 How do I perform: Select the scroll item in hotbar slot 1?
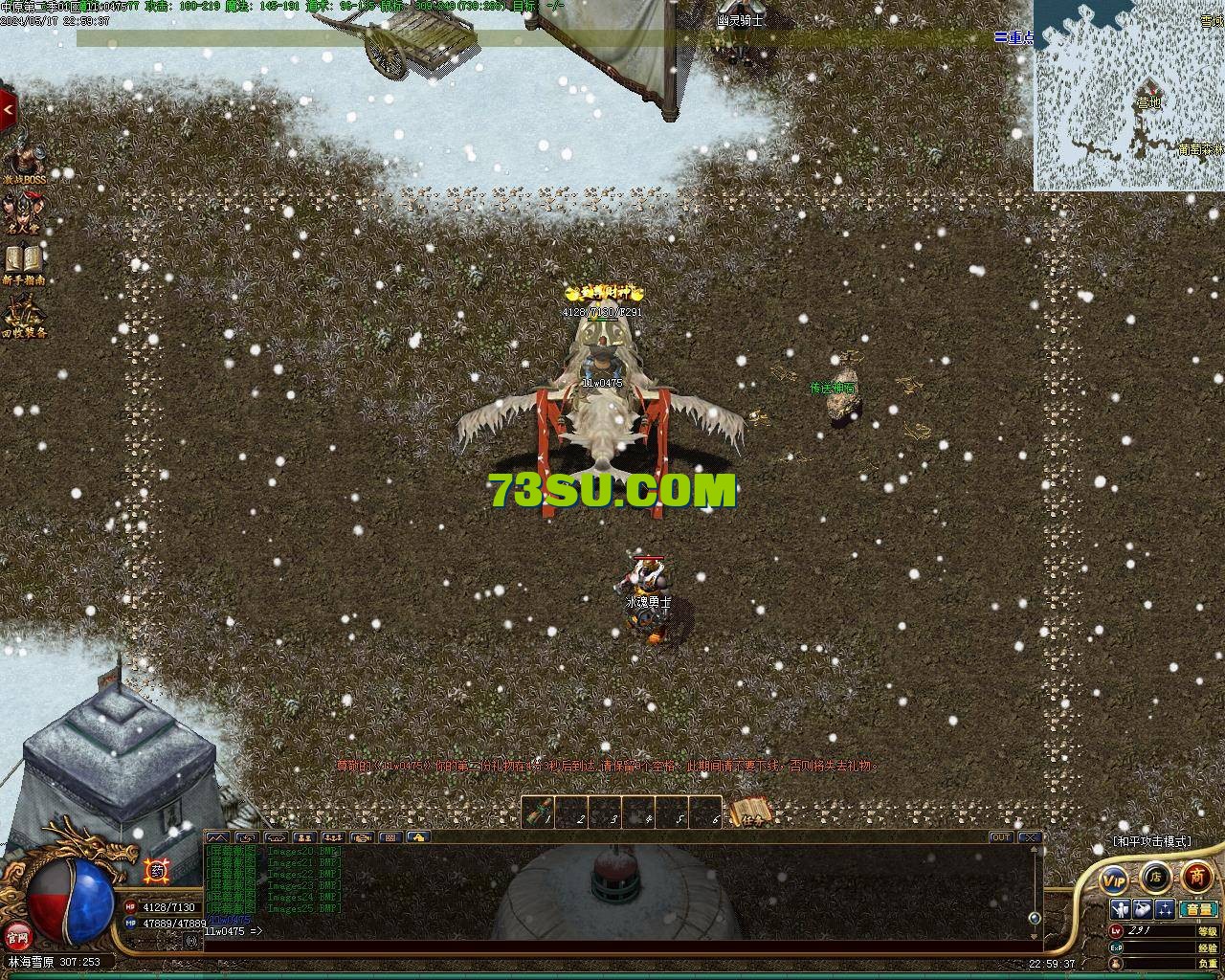click(540, 812)
